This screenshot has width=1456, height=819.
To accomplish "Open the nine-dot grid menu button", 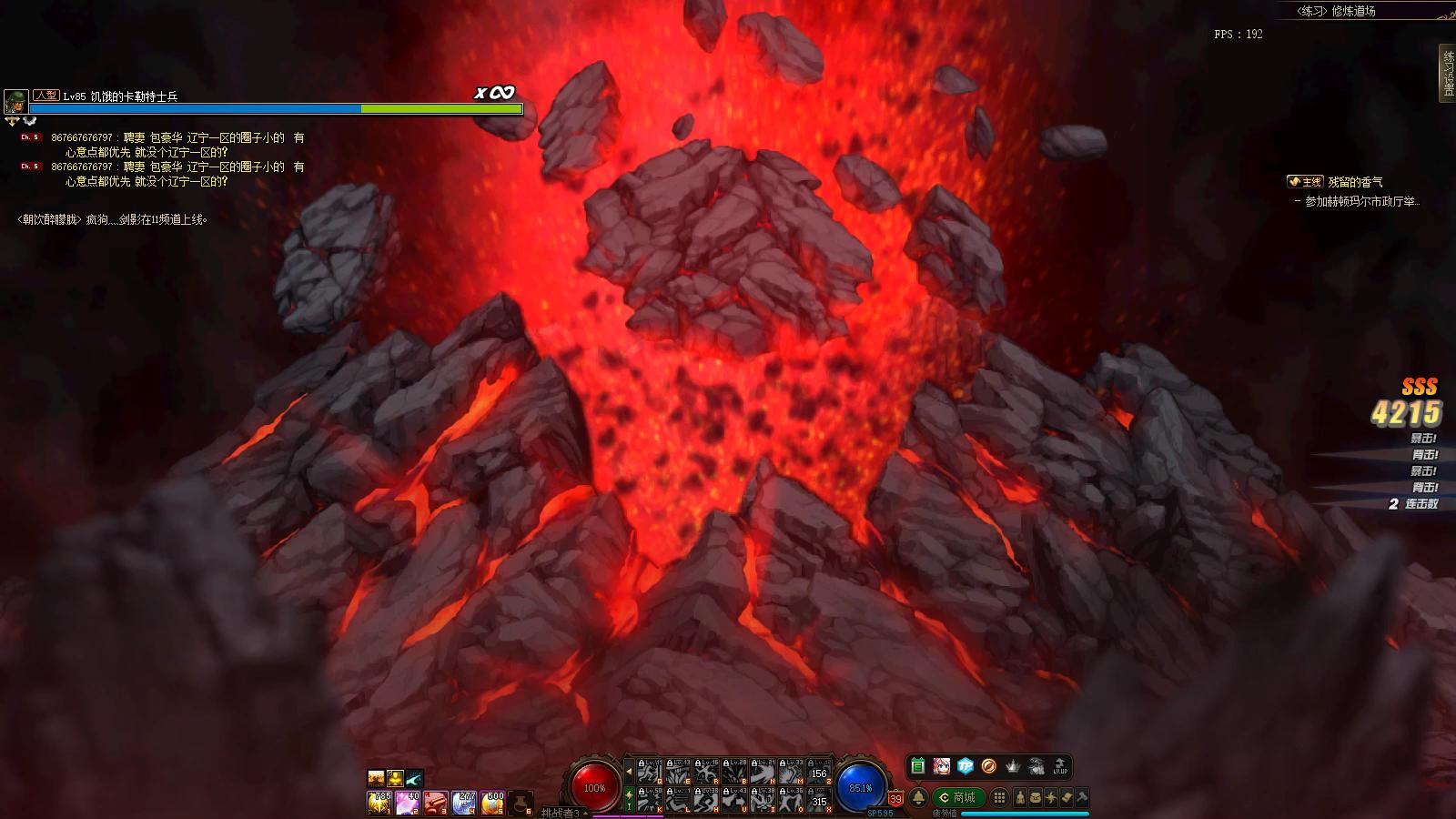I will [x=999, y=798].
